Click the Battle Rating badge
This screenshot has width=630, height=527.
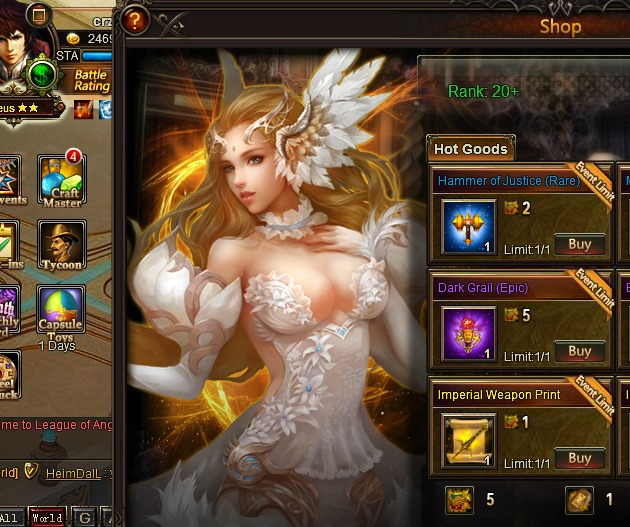click(x=91, y=81)
